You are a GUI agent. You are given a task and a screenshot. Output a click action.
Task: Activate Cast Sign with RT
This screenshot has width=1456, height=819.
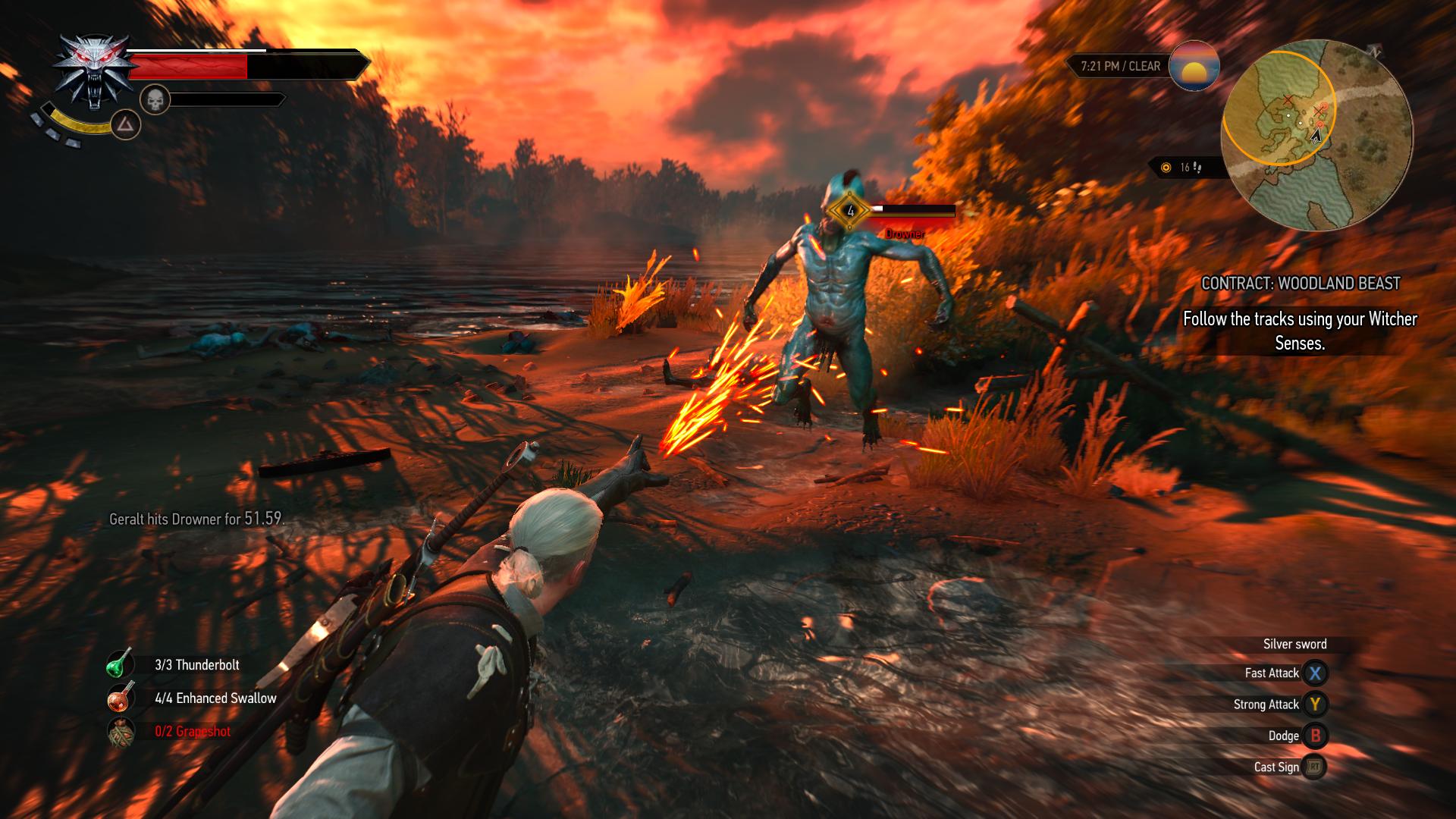tap(1316, 767)
